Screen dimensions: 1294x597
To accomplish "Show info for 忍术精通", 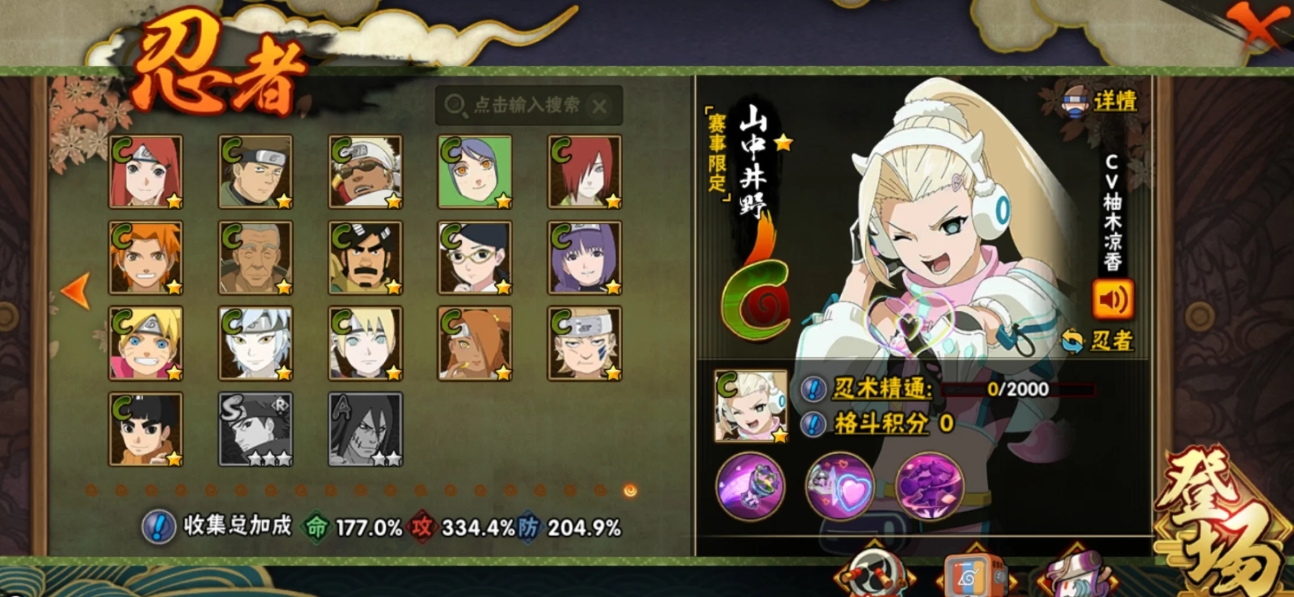I will click(x=815, y=390).
